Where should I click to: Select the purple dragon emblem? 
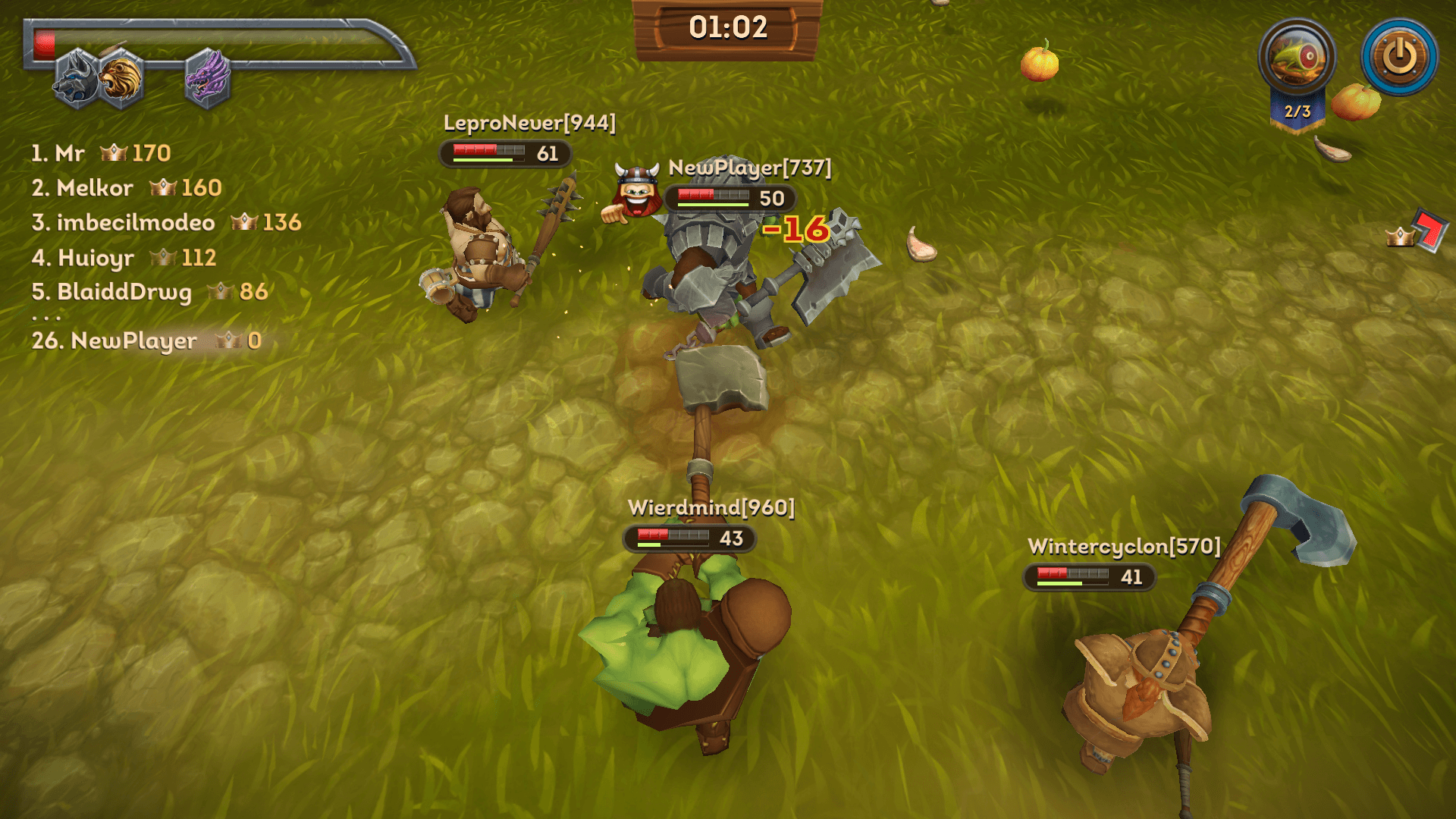[x=207, y=78]
